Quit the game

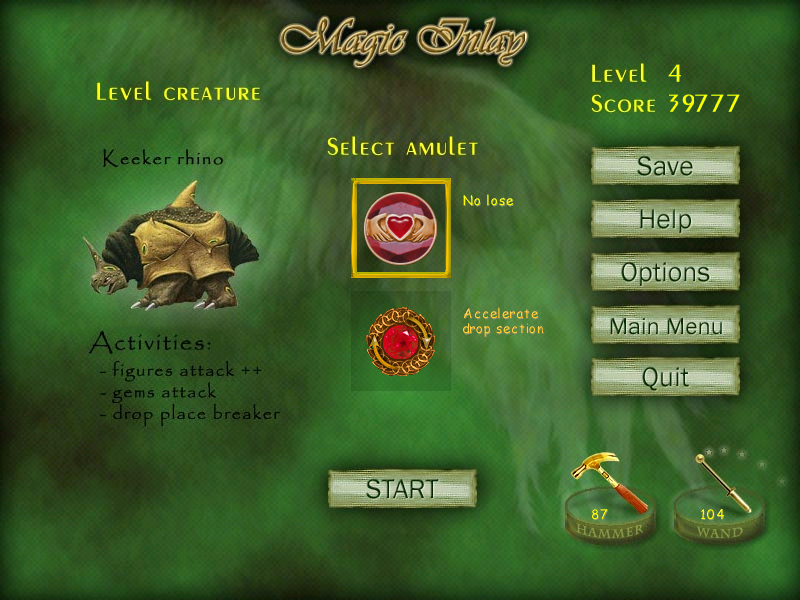click(665, 377)
